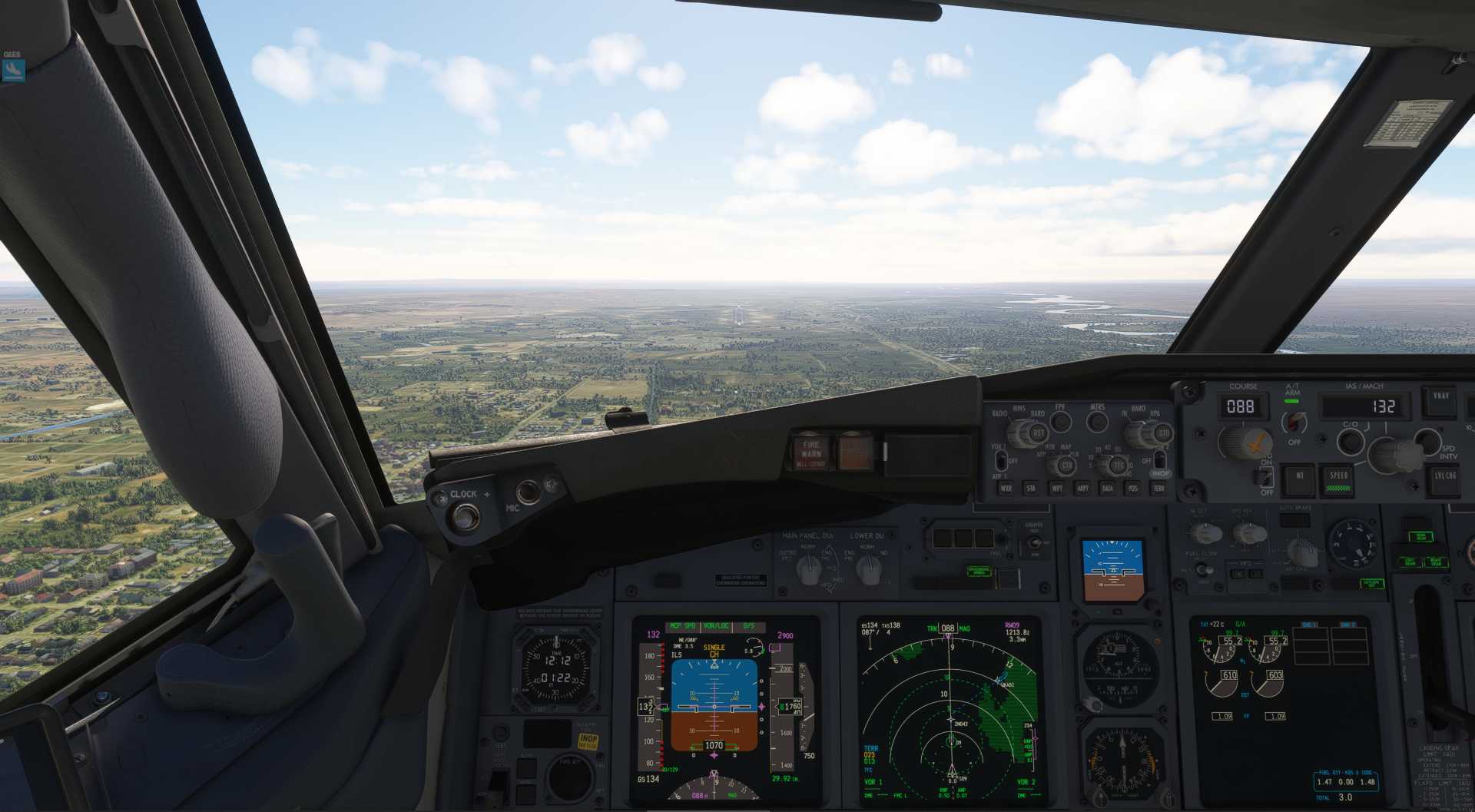This screenshot has height=812, width=1475.
Task: Click the MAIN PANEL DU selector knob
Action: coord(808,569)
